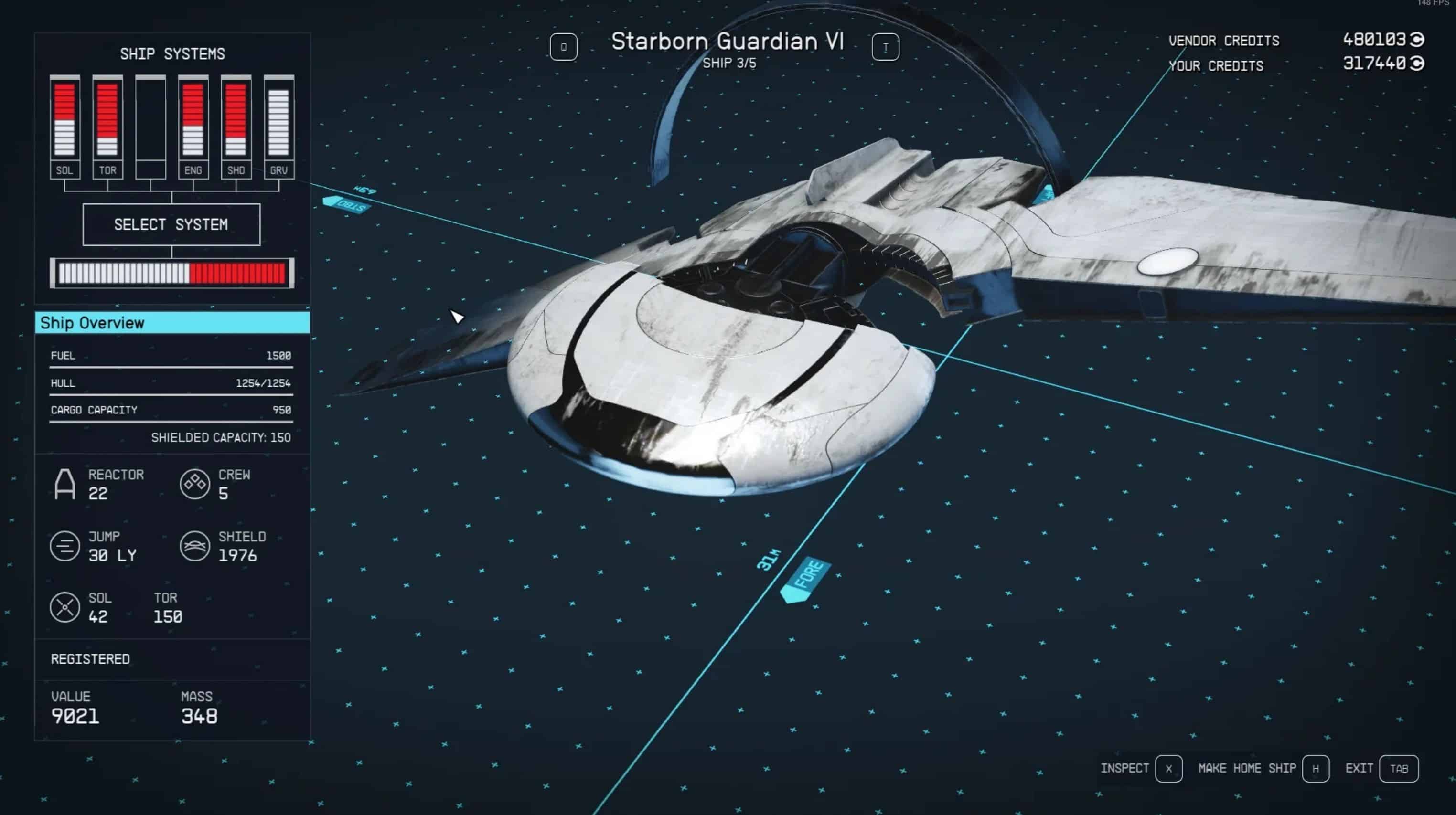The width and height of the screenshot is (1456, 815).
Task: Choose the ENG engine power column
Action: coord(193,127)
